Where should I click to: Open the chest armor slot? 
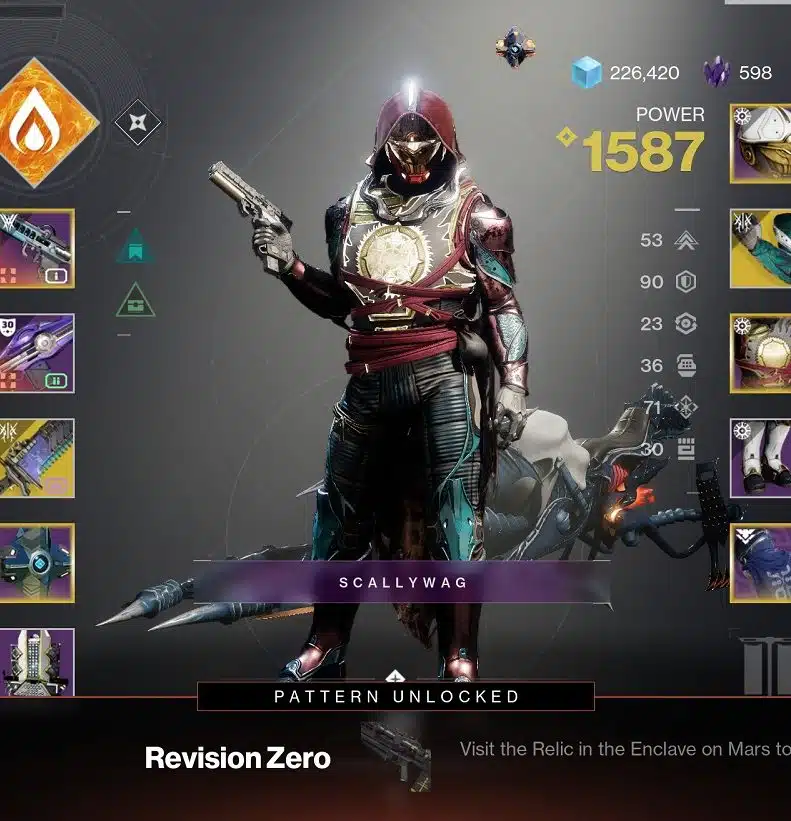pyautogui.click(x=762, y=353)
